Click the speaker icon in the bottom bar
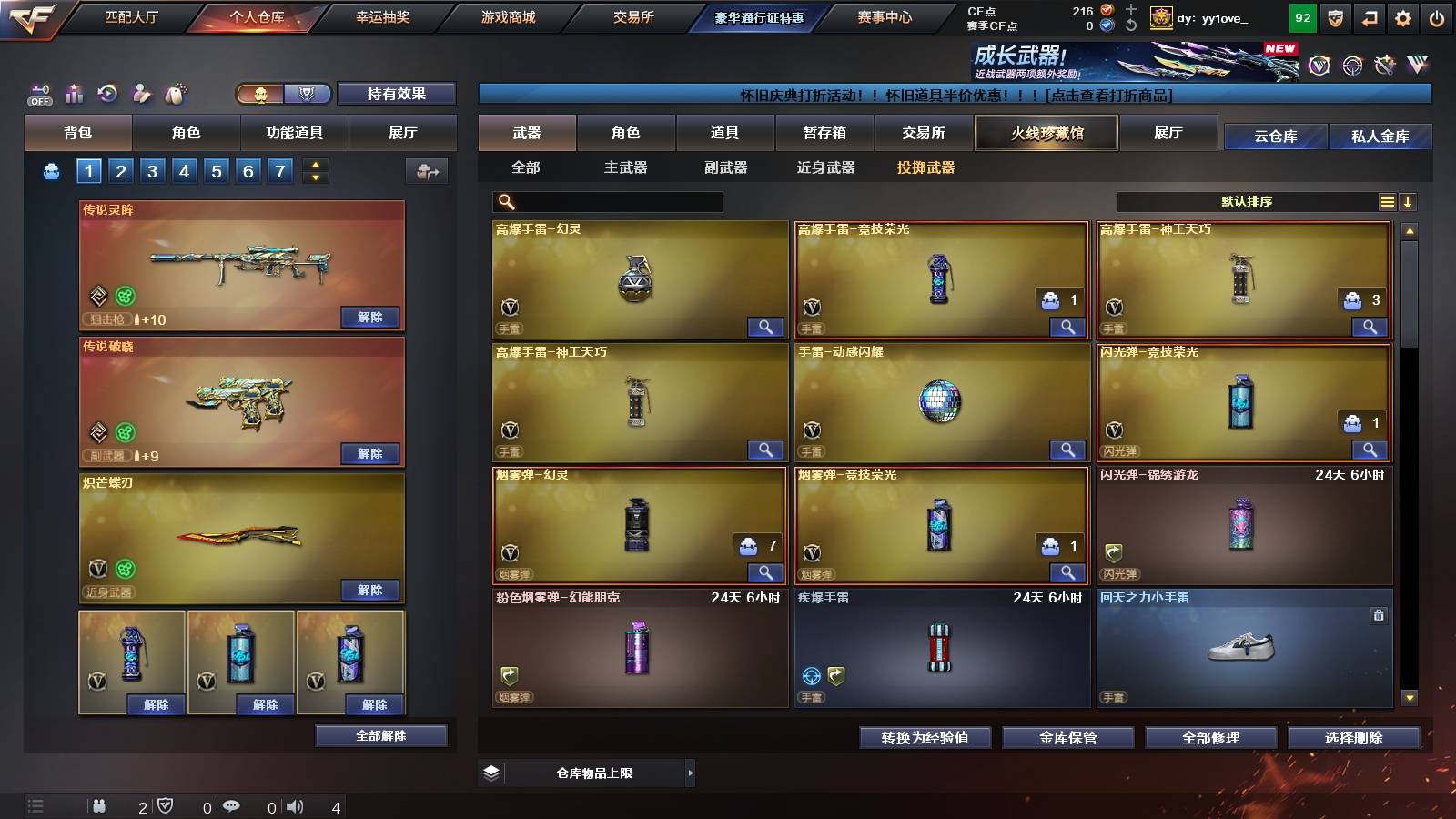Viewport: 1456px width, 819px height. (294, 806)
